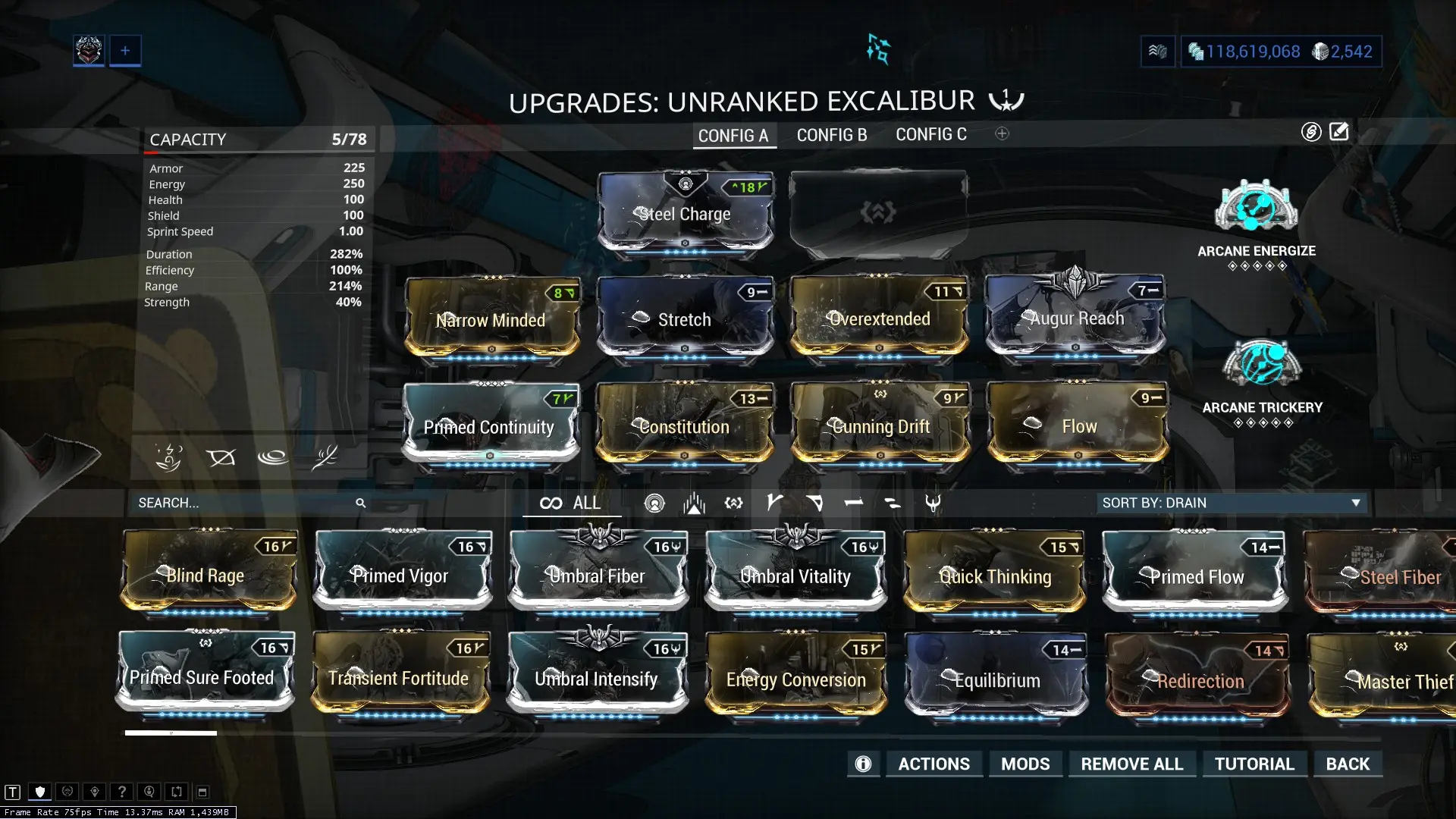
Task: Switch to Config B tab
Action: pos(831,134)
